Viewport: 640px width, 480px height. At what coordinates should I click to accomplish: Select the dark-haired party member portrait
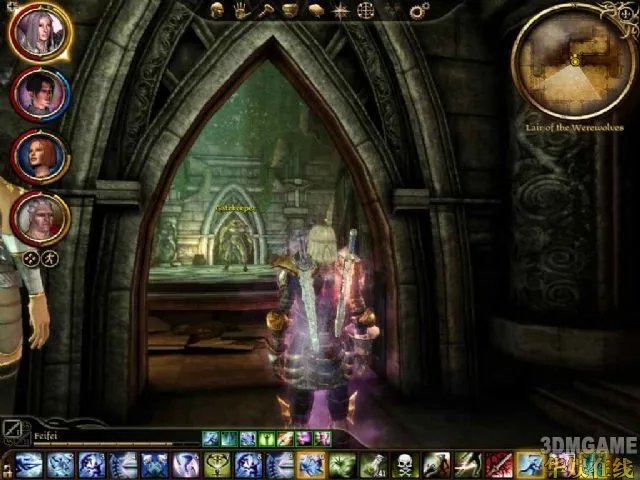(x=40, y=93)
